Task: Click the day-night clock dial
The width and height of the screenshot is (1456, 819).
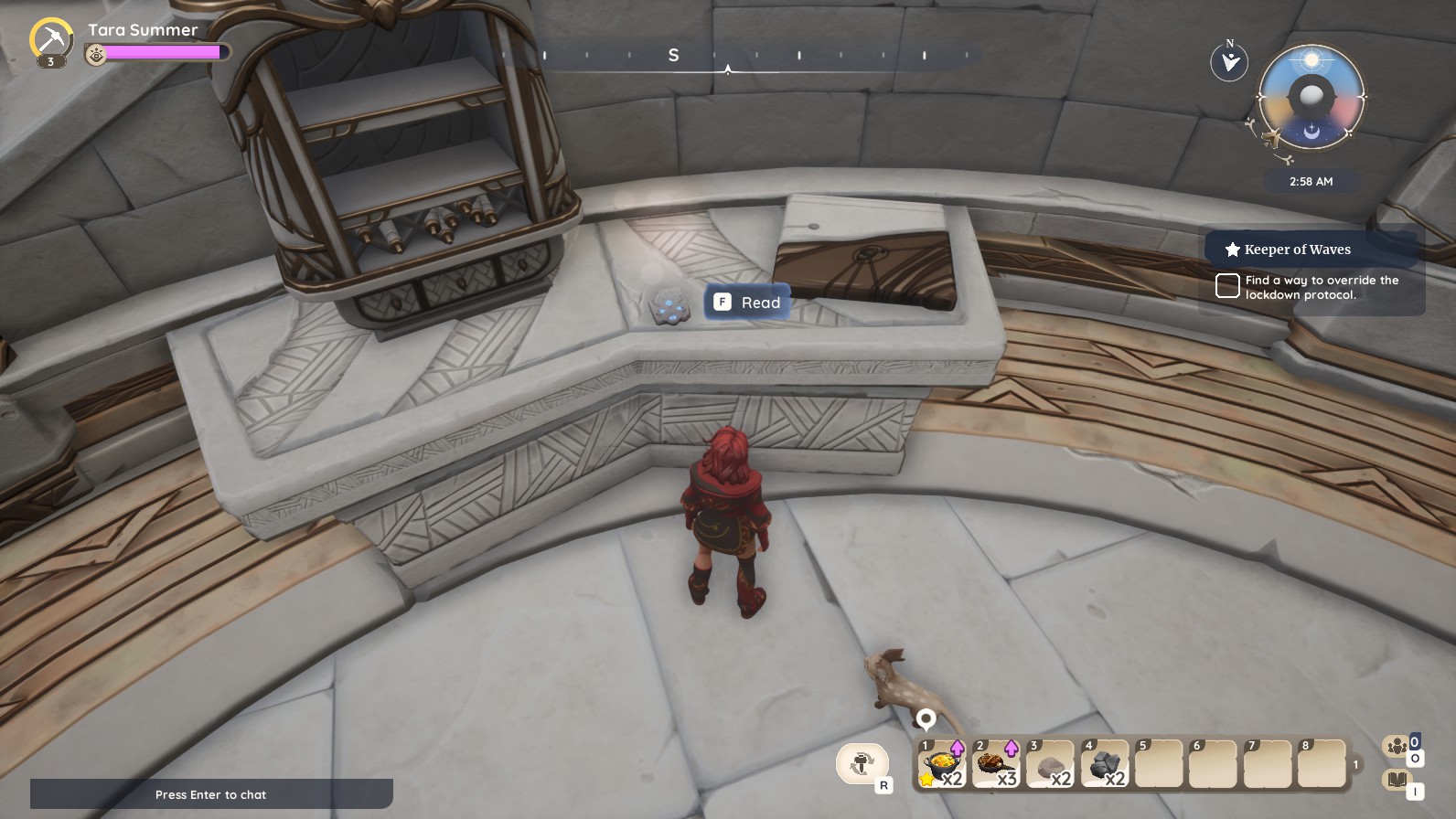Action: (1310, 96)
